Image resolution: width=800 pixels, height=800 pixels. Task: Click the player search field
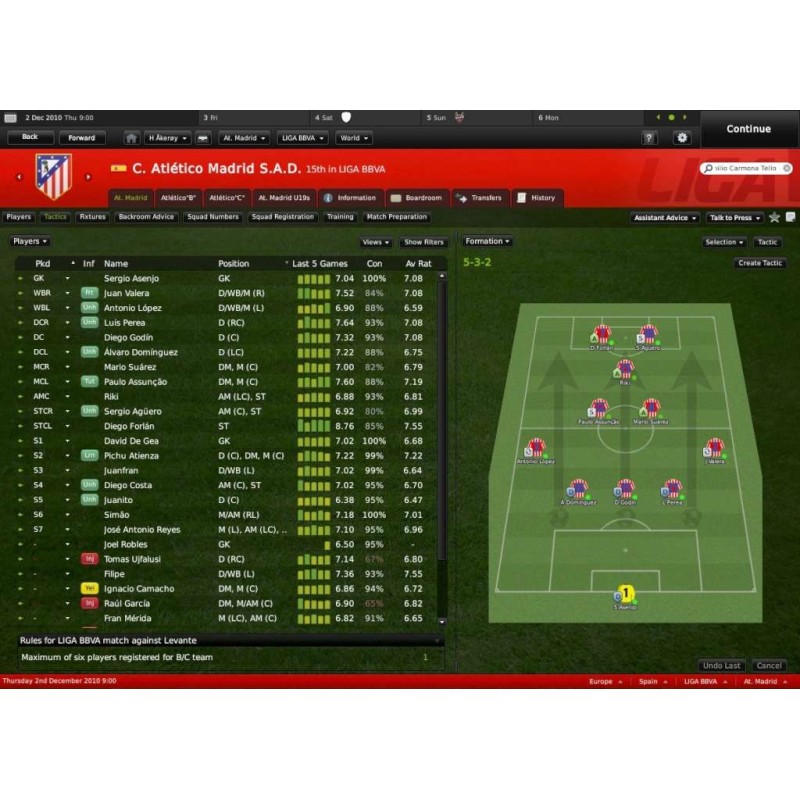[x=743, y=169]
